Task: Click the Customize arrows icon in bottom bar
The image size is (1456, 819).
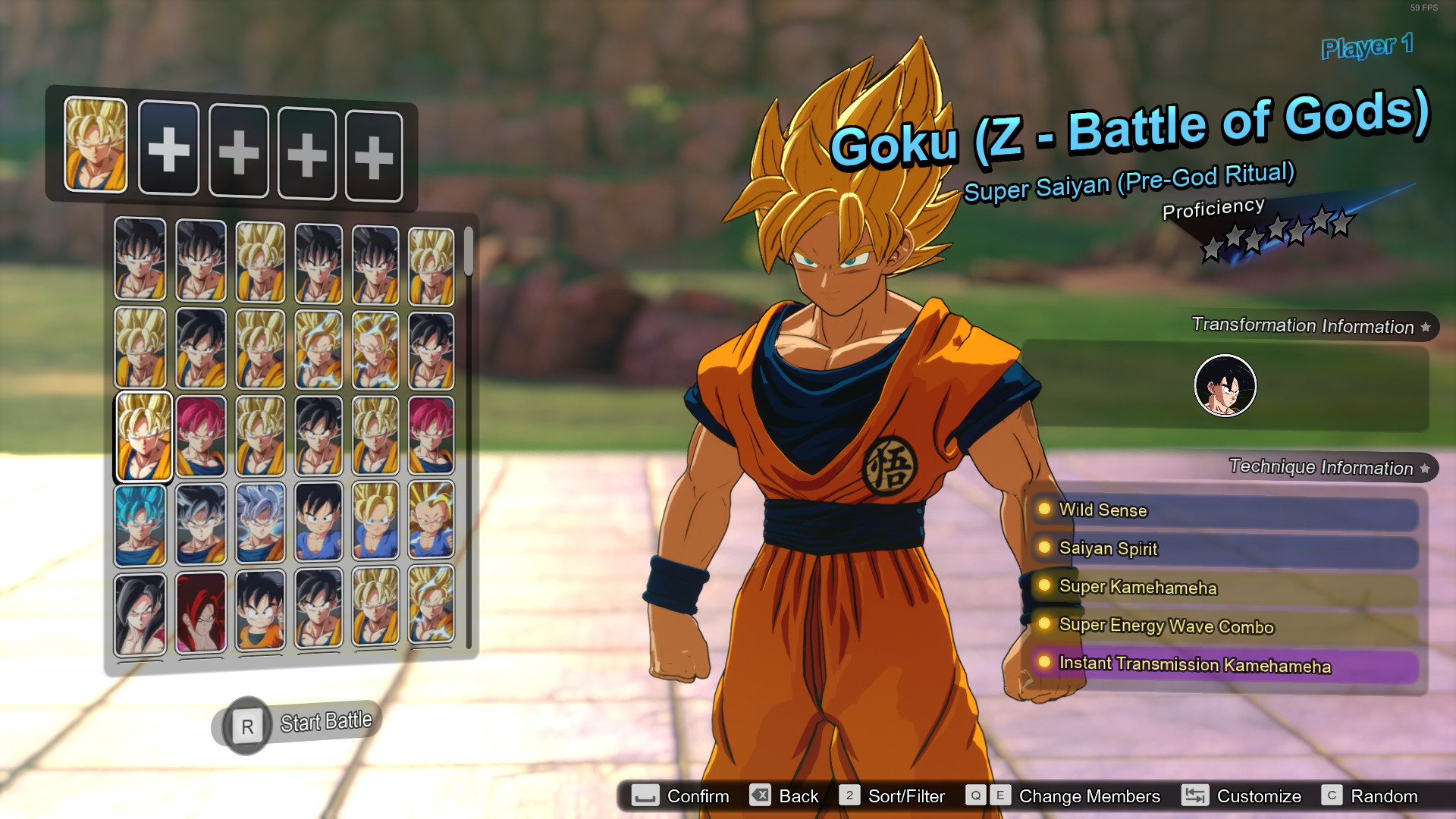Action: tap(1196, 796)
